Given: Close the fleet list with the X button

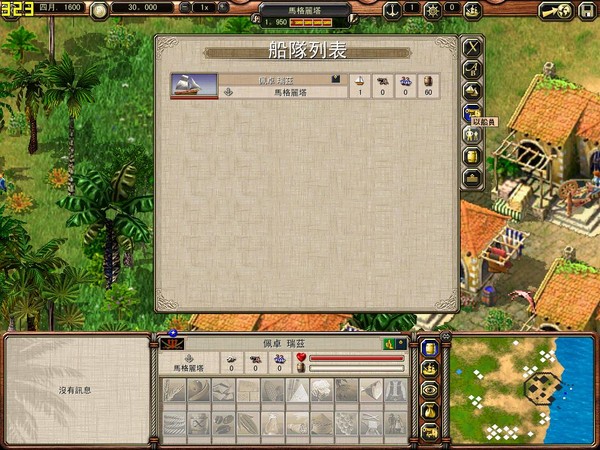Looking at the screenshot, I should point(472,47).
